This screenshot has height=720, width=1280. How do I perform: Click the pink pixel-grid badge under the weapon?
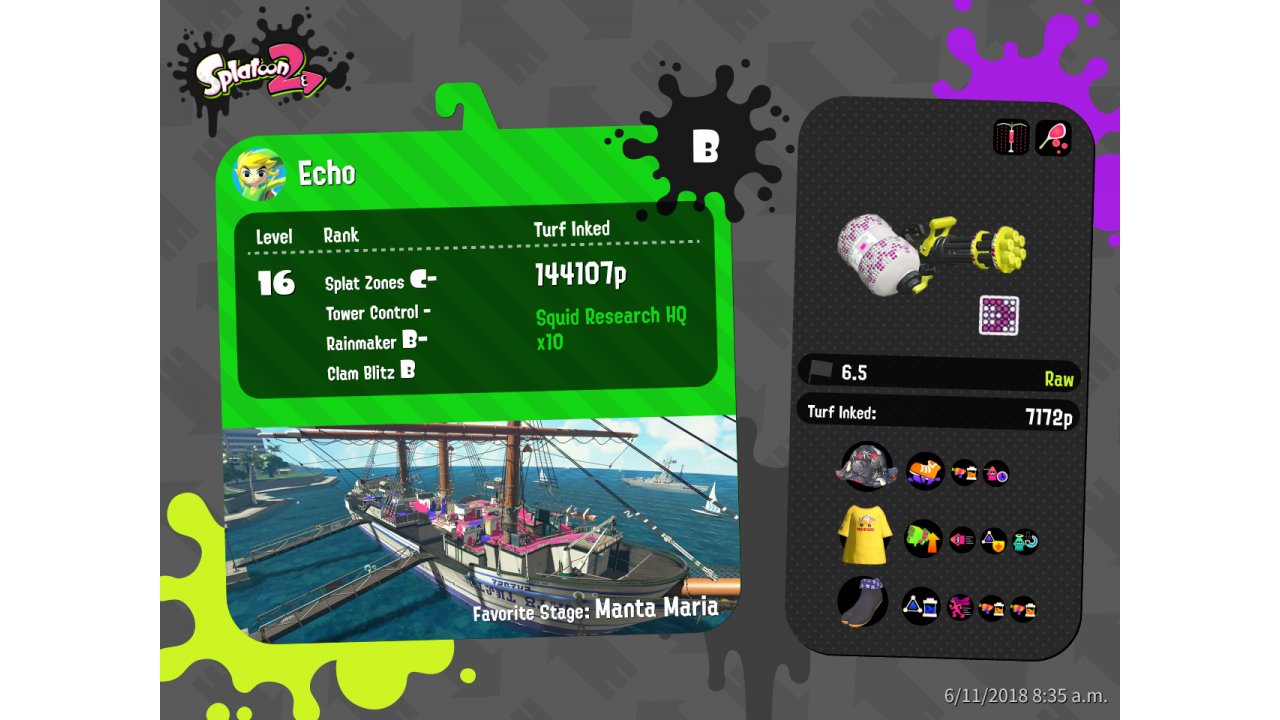pyautogui.click(x=998, y=315)
